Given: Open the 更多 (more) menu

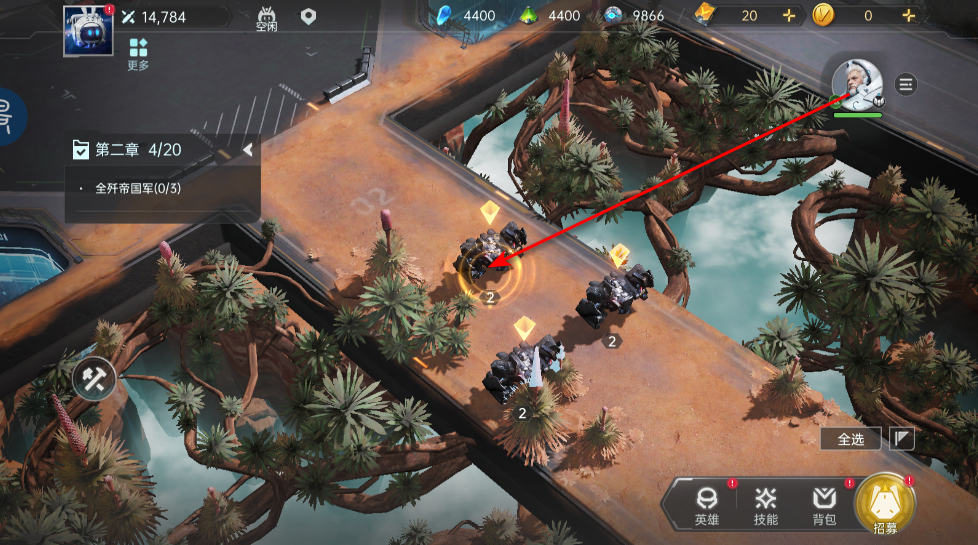Looking at the screenshot, I should tap(138, 54).
